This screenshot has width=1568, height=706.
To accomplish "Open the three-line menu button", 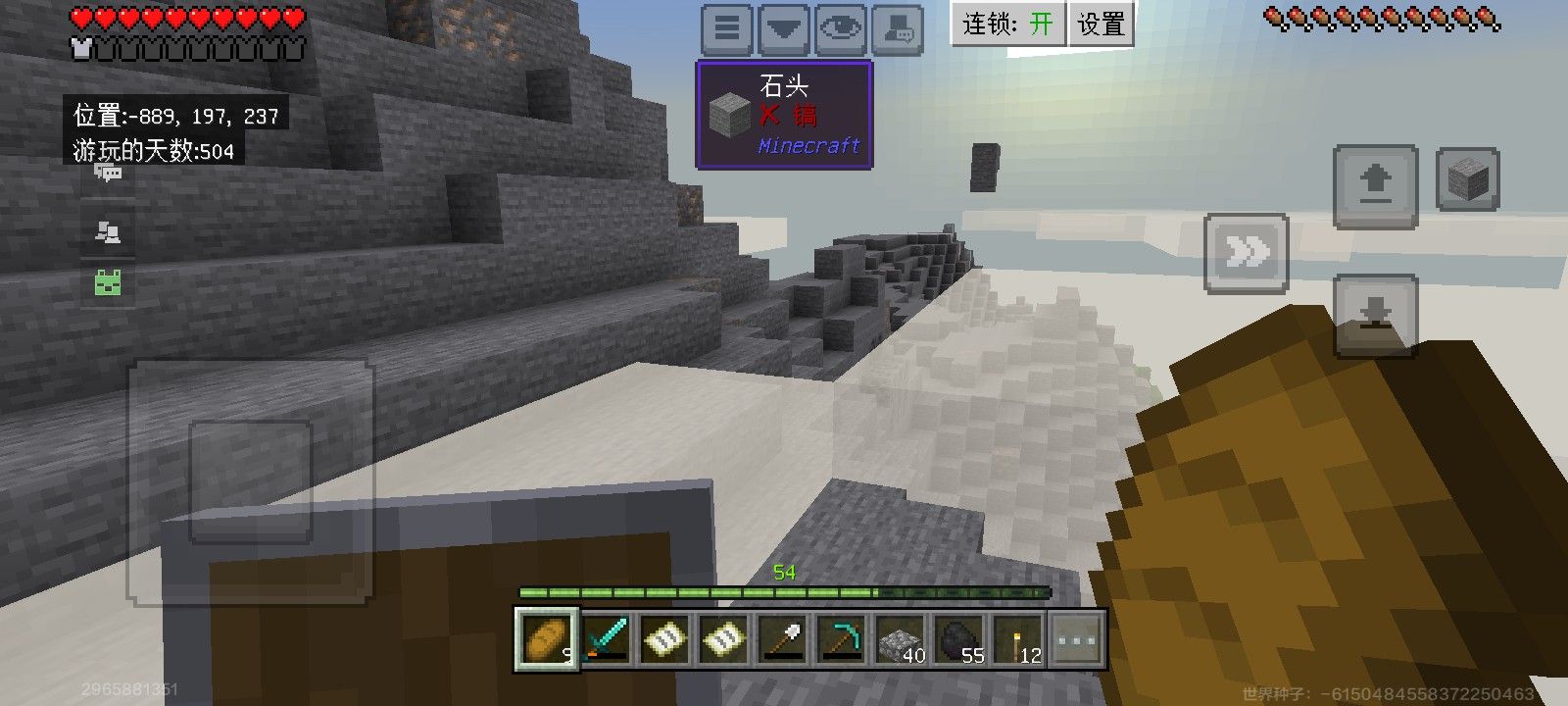I will click(x=726, y=28).
